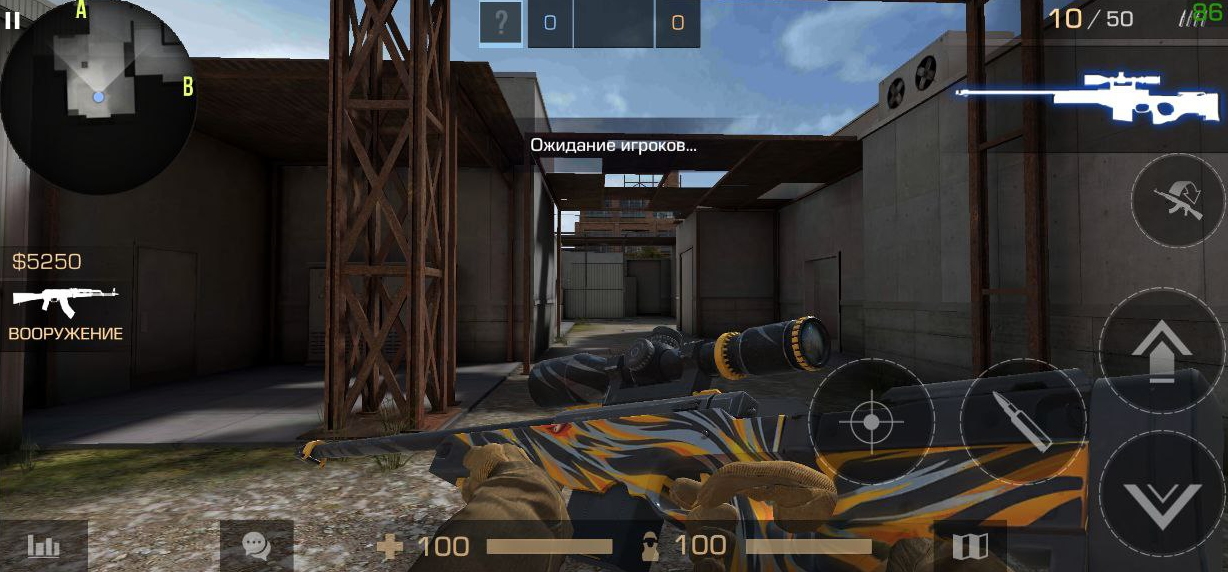Reload using the bullet button
The height and width of the screenshot is (572, 1228).
[x=1023, y=422]
